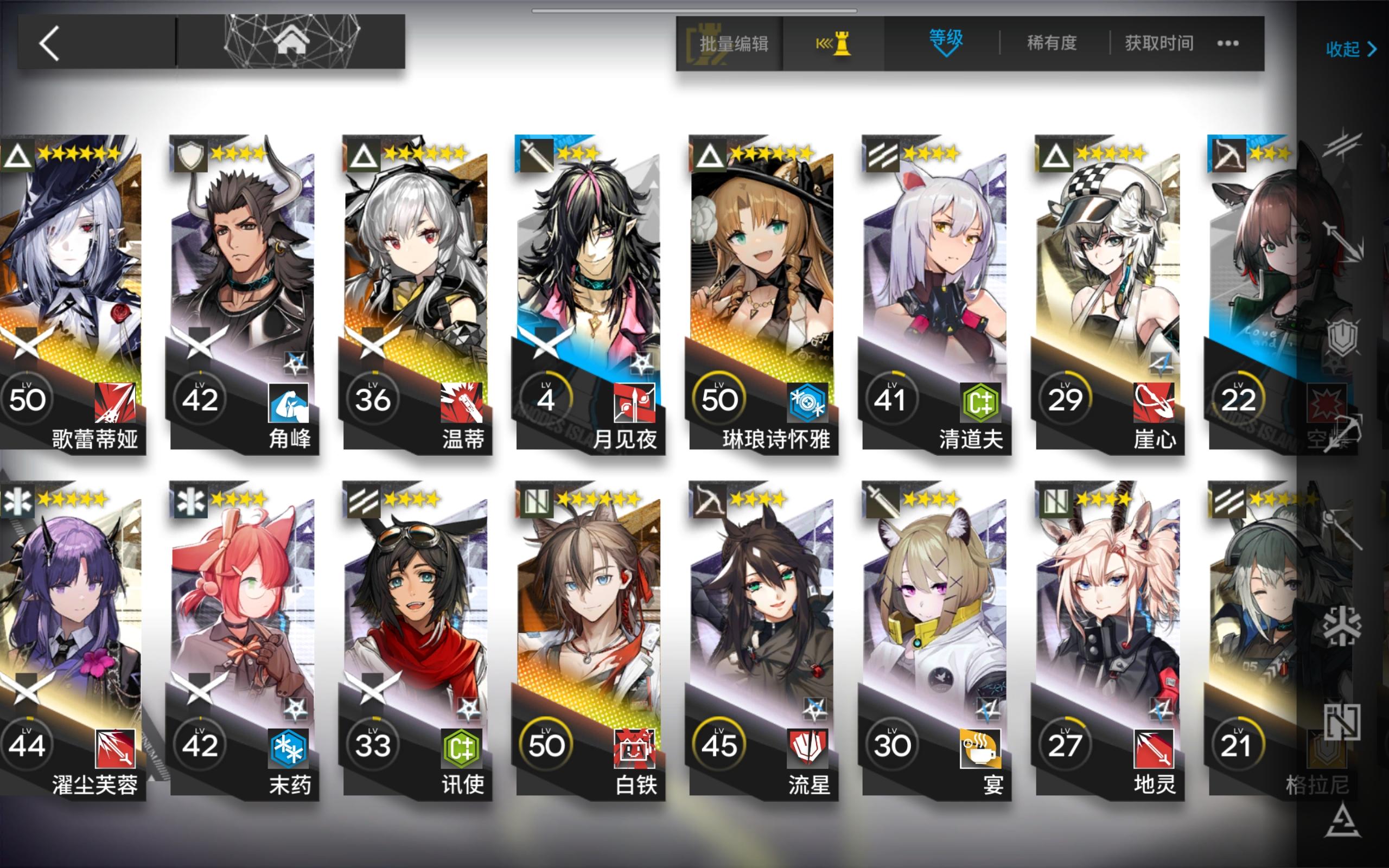Open the '...' more sorting options
The height and width of the screenshot is (868, 1389).
(1227, 43)
